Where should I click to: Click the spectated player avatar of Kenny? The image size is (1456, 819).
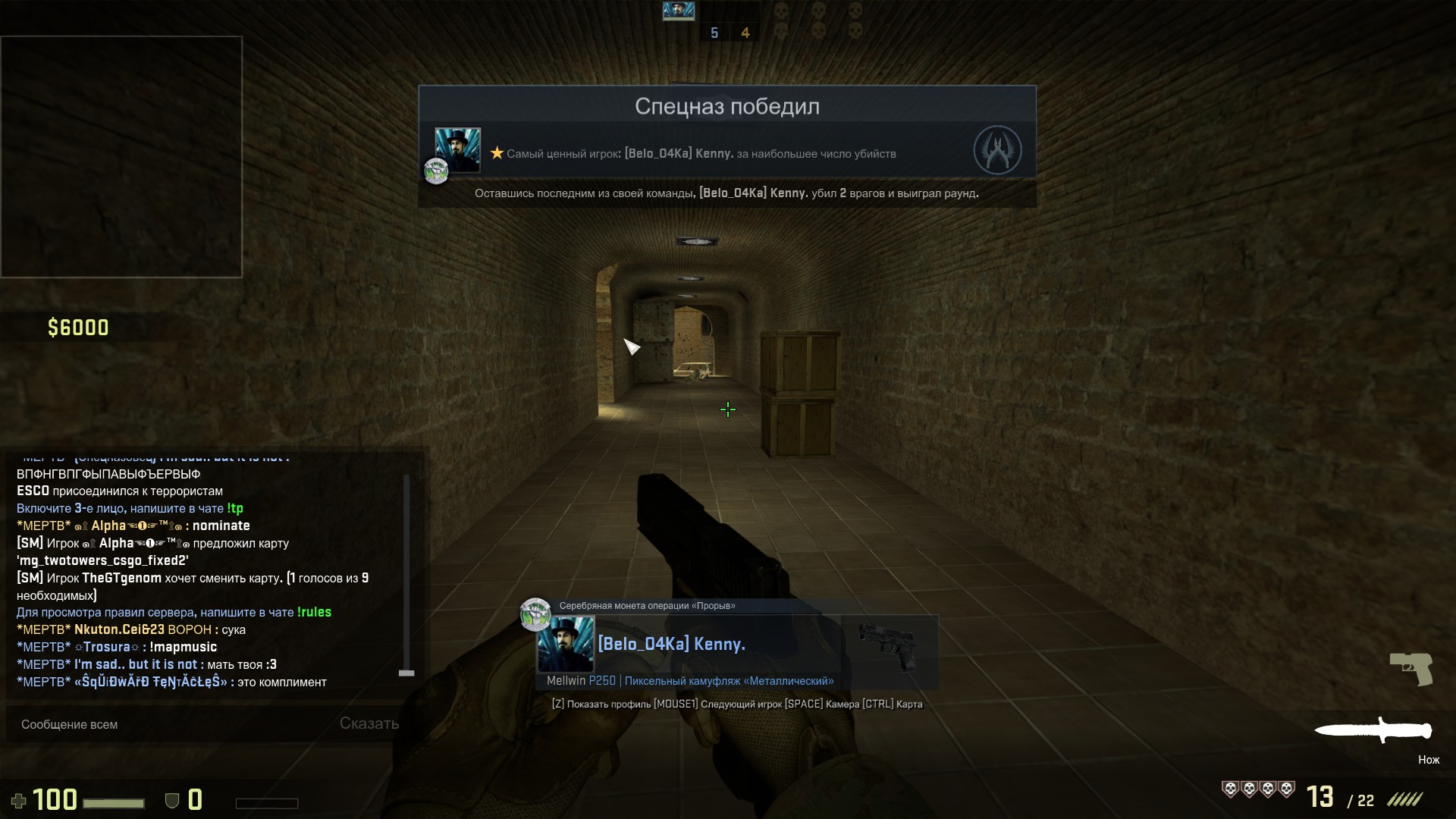(x=565, y=644)
